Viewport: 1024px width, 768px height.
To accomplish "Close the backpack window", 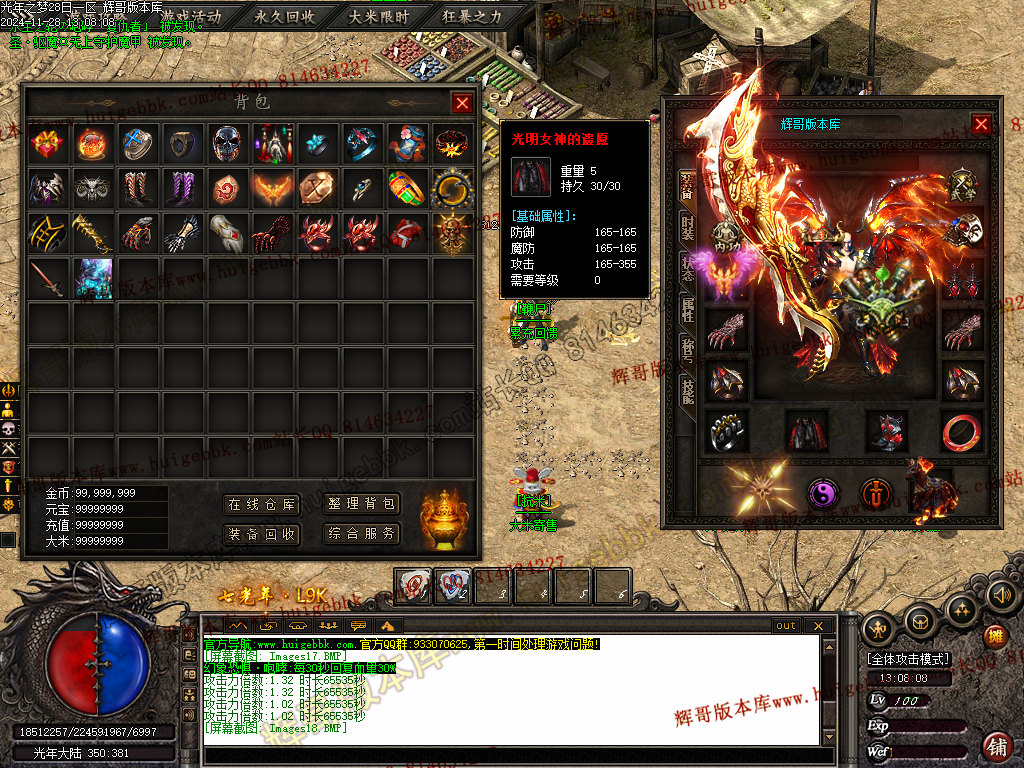I will click(461, 103).
